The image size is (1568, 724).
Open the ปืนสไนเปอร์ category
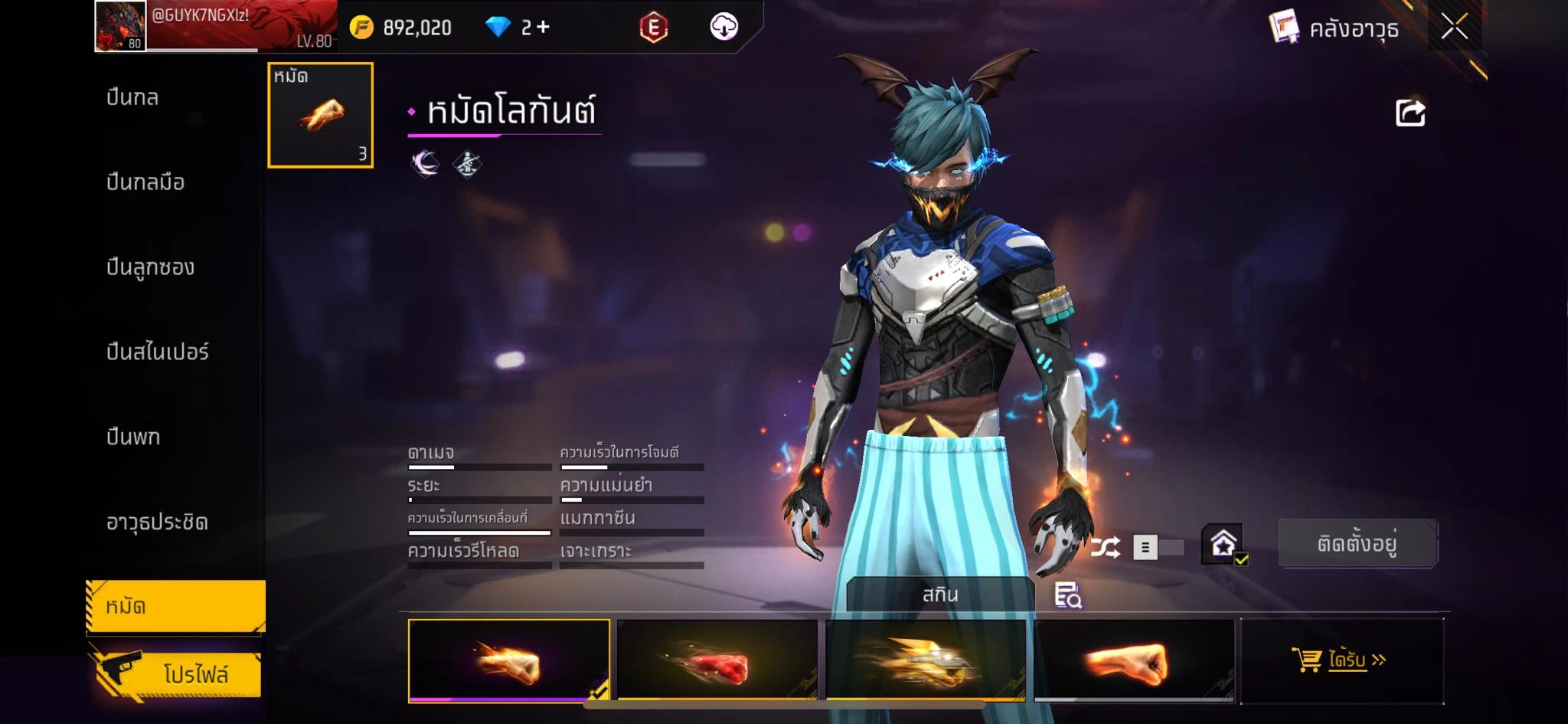coord(157,352)
